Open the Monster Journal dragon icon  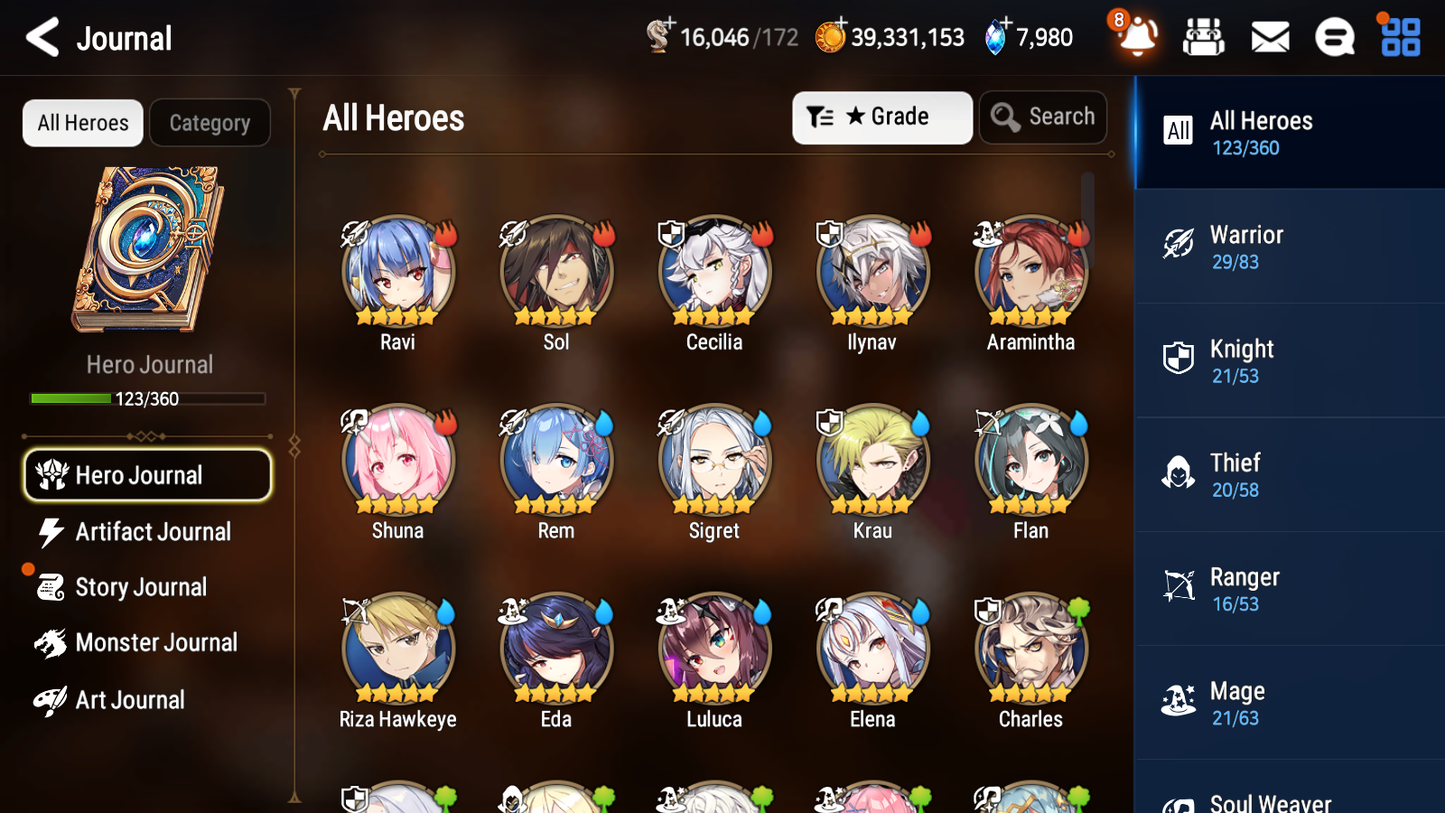53,643
